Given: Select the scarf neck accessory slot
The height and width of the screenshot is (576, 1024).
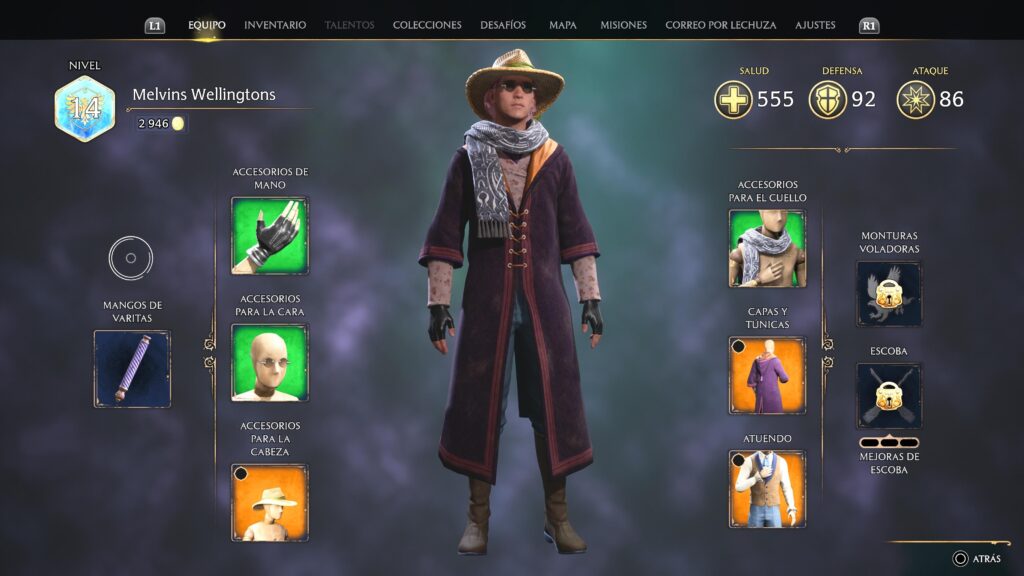Looking at the screenshot, I should point(767,249).
